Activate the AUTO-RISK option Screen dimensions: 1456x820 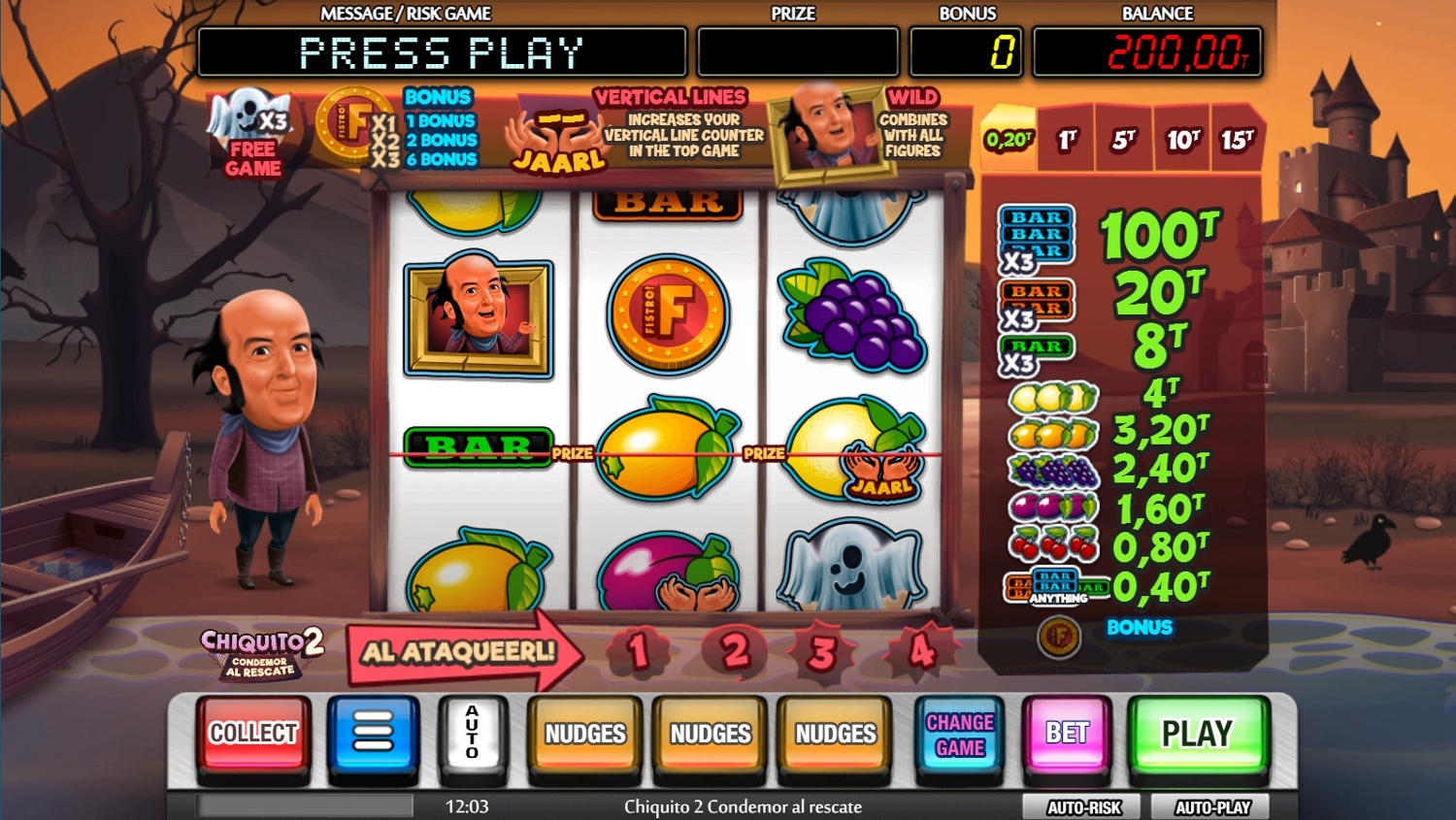[1083, 807]
